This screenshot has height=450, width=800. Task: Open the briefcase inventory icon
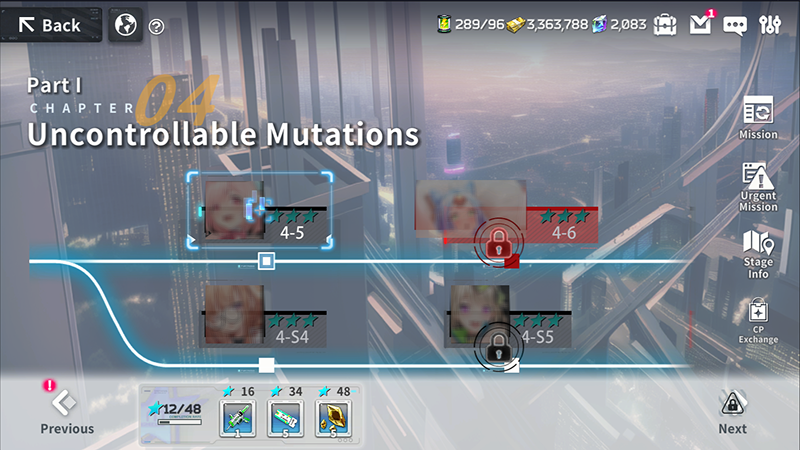pos(665,24)
